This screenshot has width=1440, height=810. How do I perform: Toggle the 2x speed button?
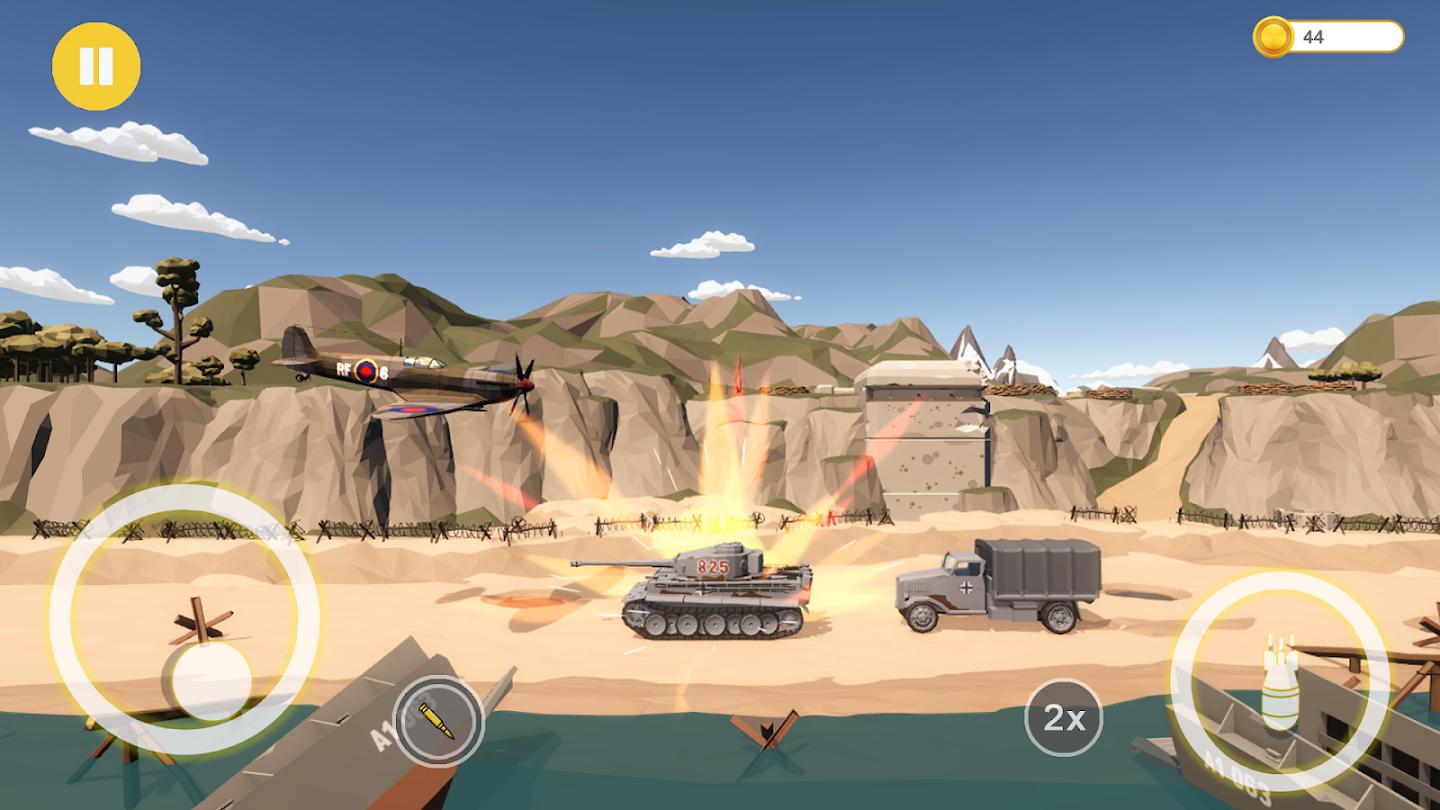pyautogui.click(x=1064, y=718)
